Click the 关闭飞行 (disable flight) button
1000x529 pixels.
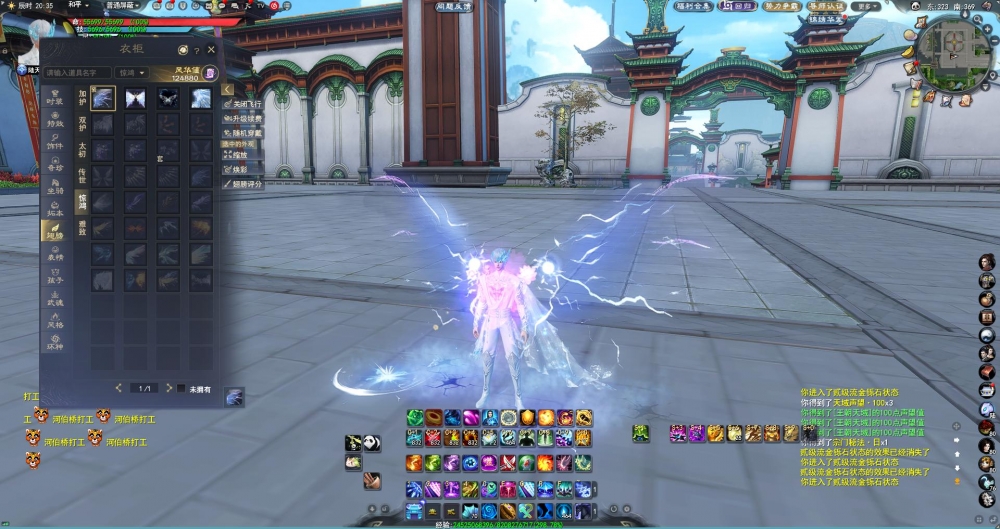[243, 104]
